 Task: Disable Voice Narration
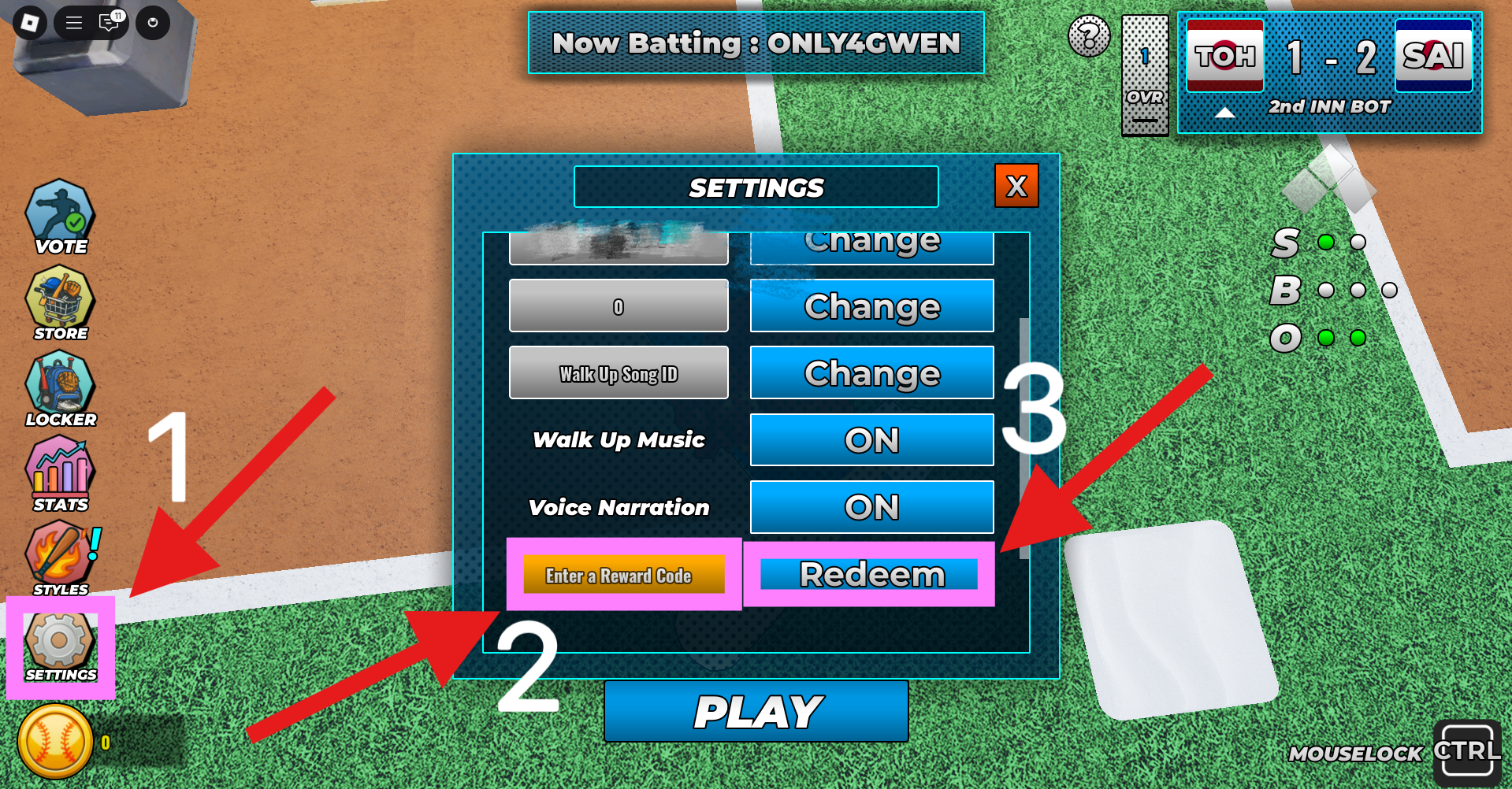coord(871,507)
